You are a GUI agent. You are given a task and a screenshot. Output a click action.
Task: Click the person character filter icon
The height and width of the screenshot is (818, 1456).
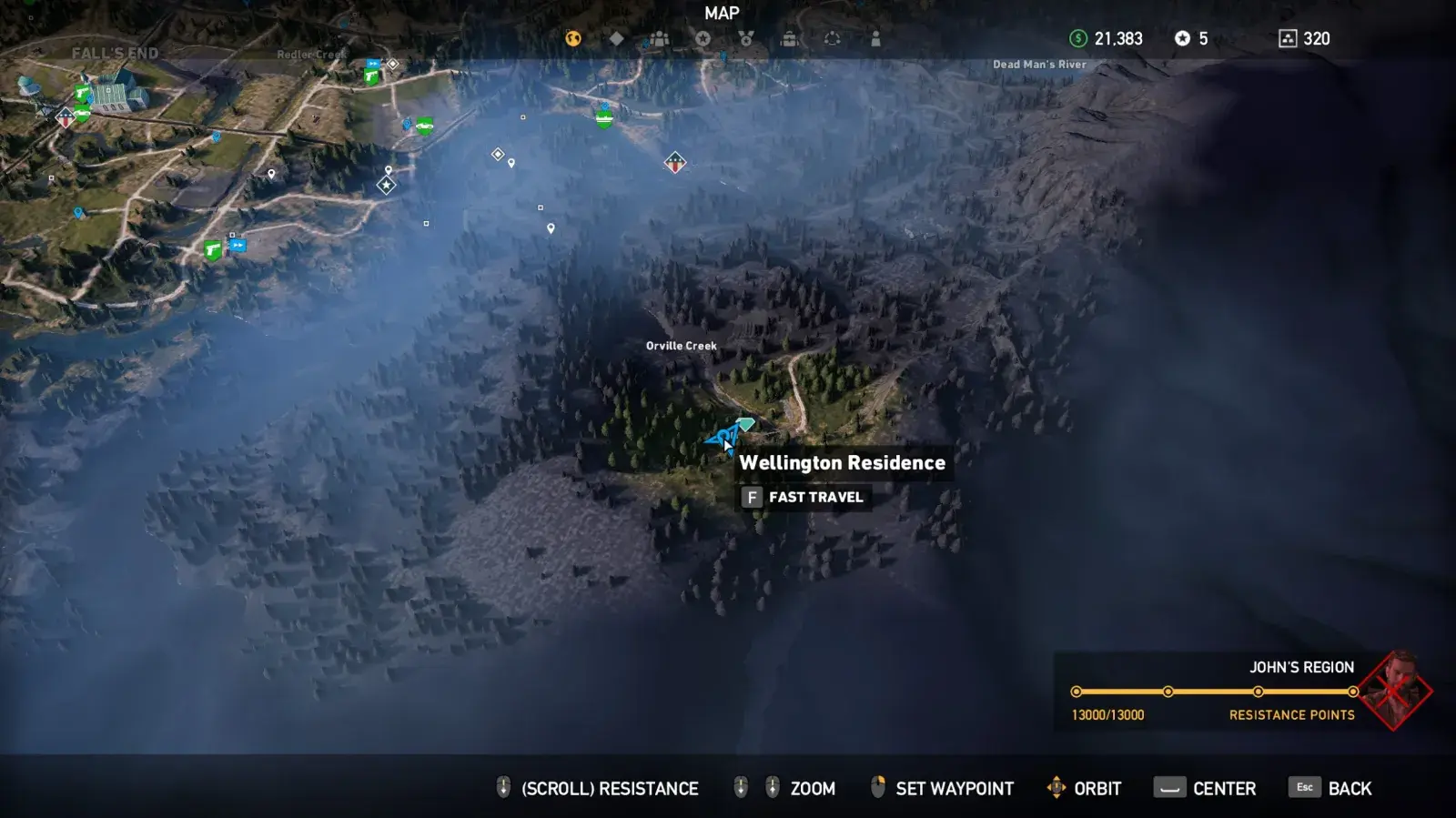[873, 38]
